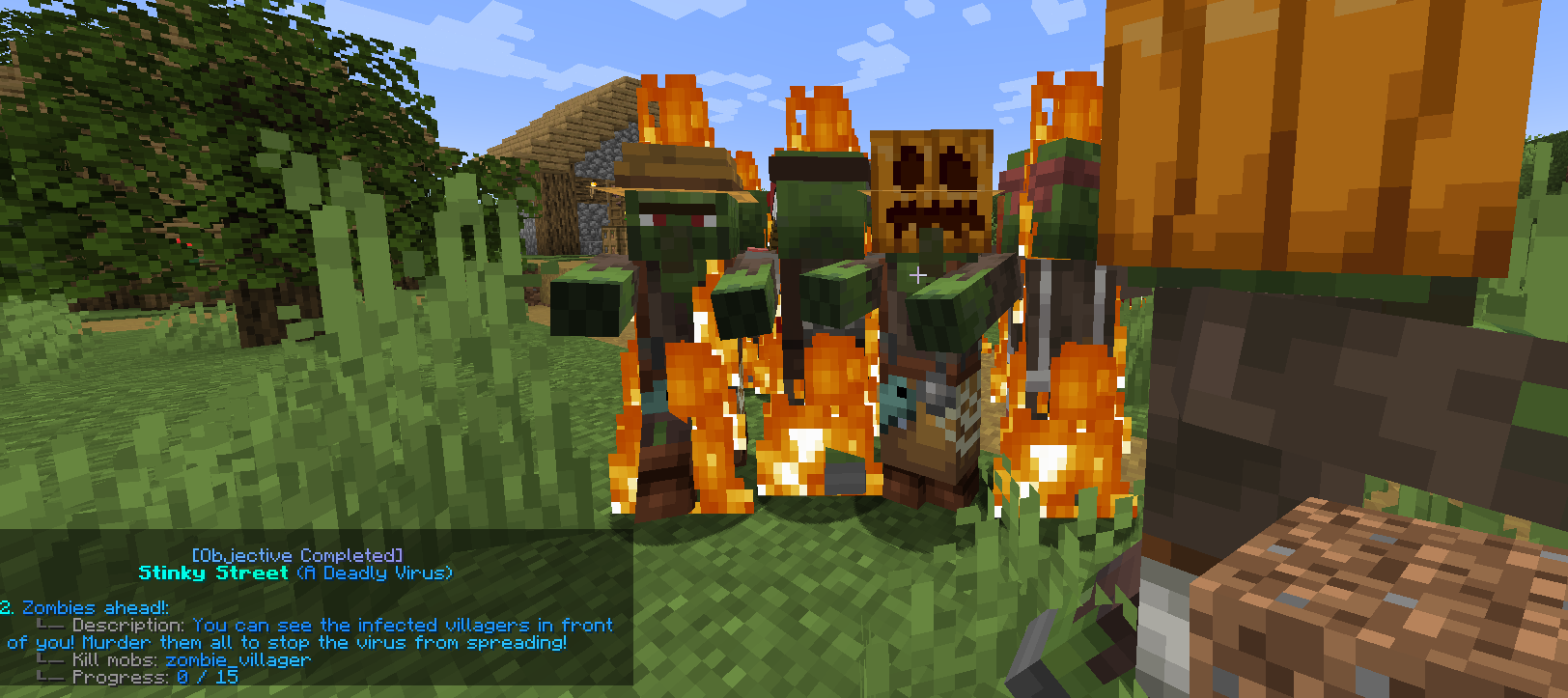
Task: Click the zombie_villager mob link
Action: (x=237, y=659)
